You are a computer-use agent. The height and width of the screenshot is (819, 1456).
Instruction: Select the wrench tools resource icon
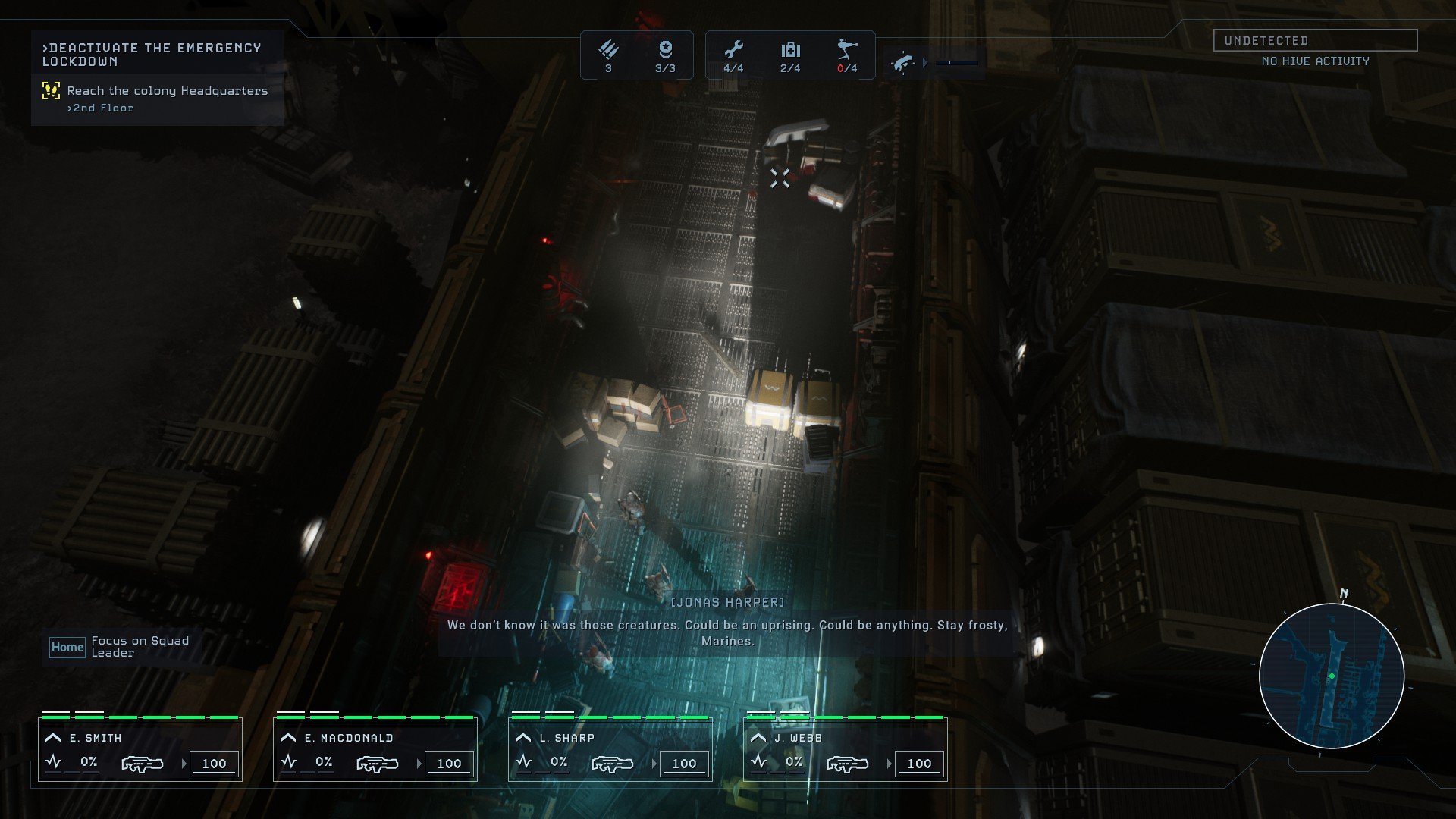tap(733, 51)
